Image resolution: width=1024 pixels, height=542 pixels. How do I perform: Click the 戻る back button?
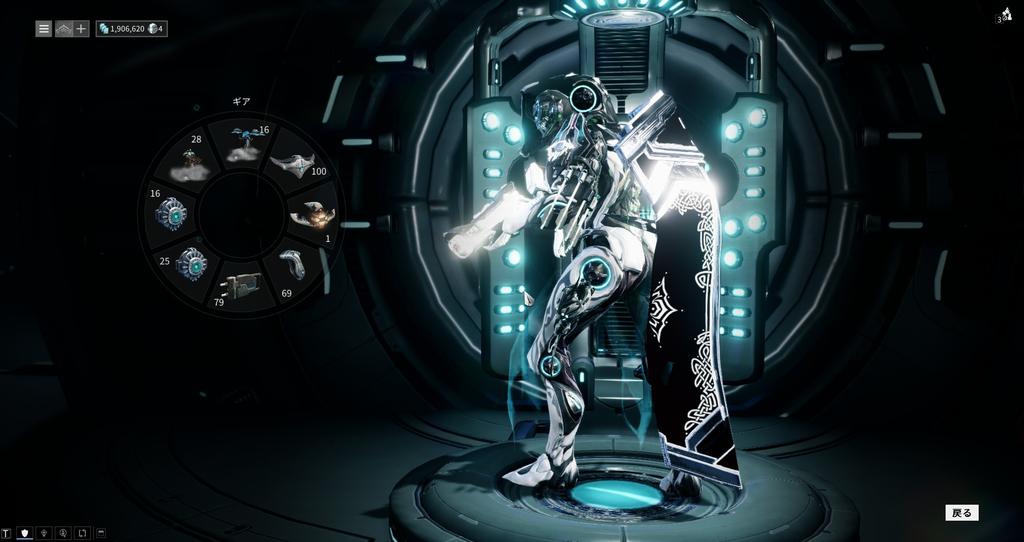tap(961, 513)
